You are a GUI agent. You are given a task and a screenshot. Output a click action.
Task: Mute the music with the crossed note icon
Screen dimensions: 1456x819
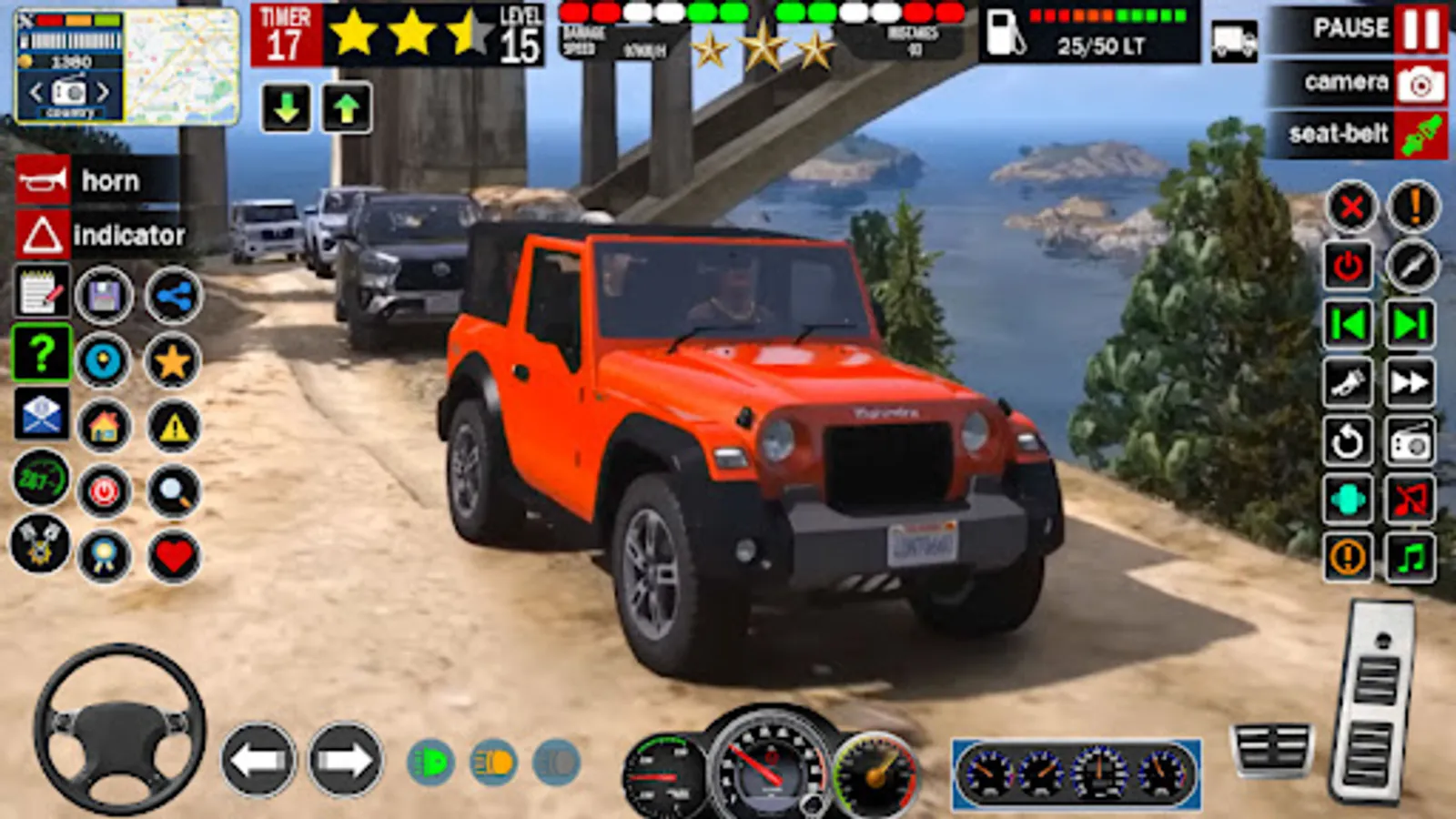[x=1410, y=498]
